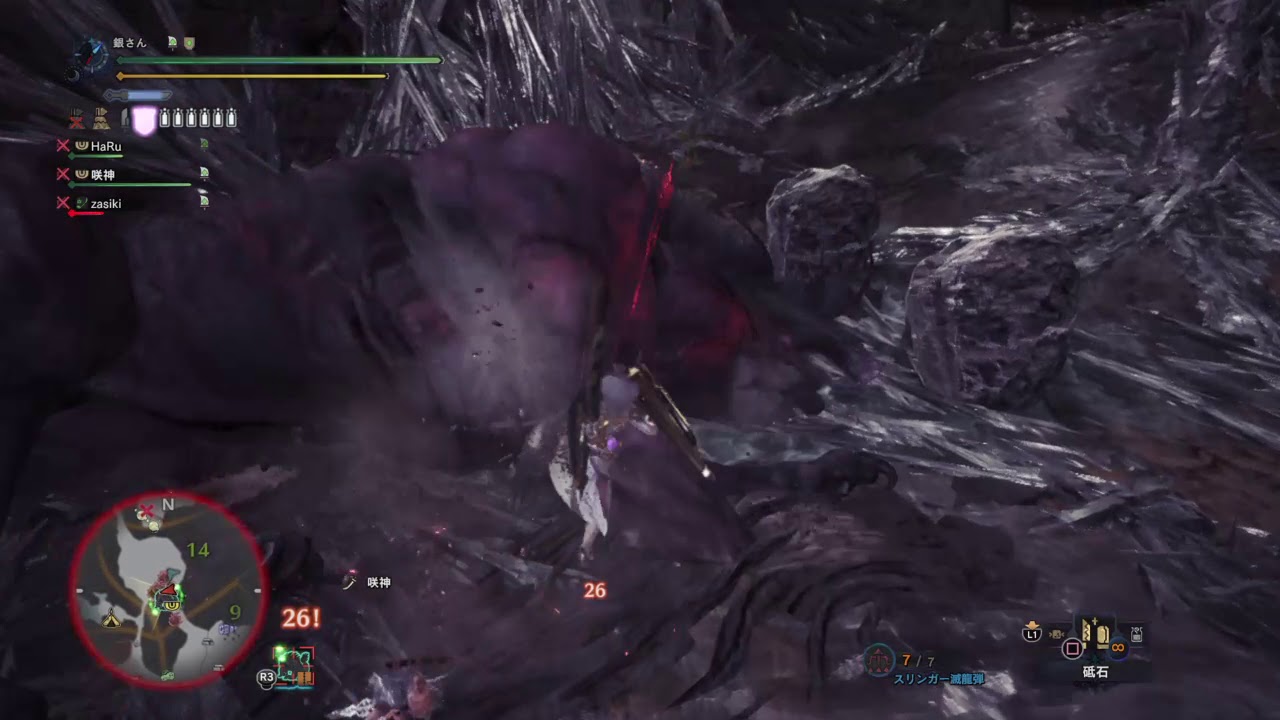Click the shield buff icon next to 銀さん
1280x720 pixels.
(x=189, y=43)
